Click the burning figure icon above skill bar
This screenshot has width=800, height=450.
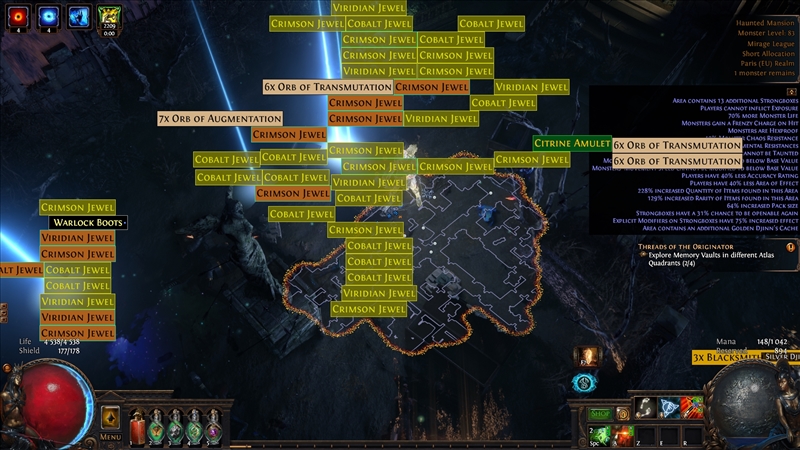point(586,356)
